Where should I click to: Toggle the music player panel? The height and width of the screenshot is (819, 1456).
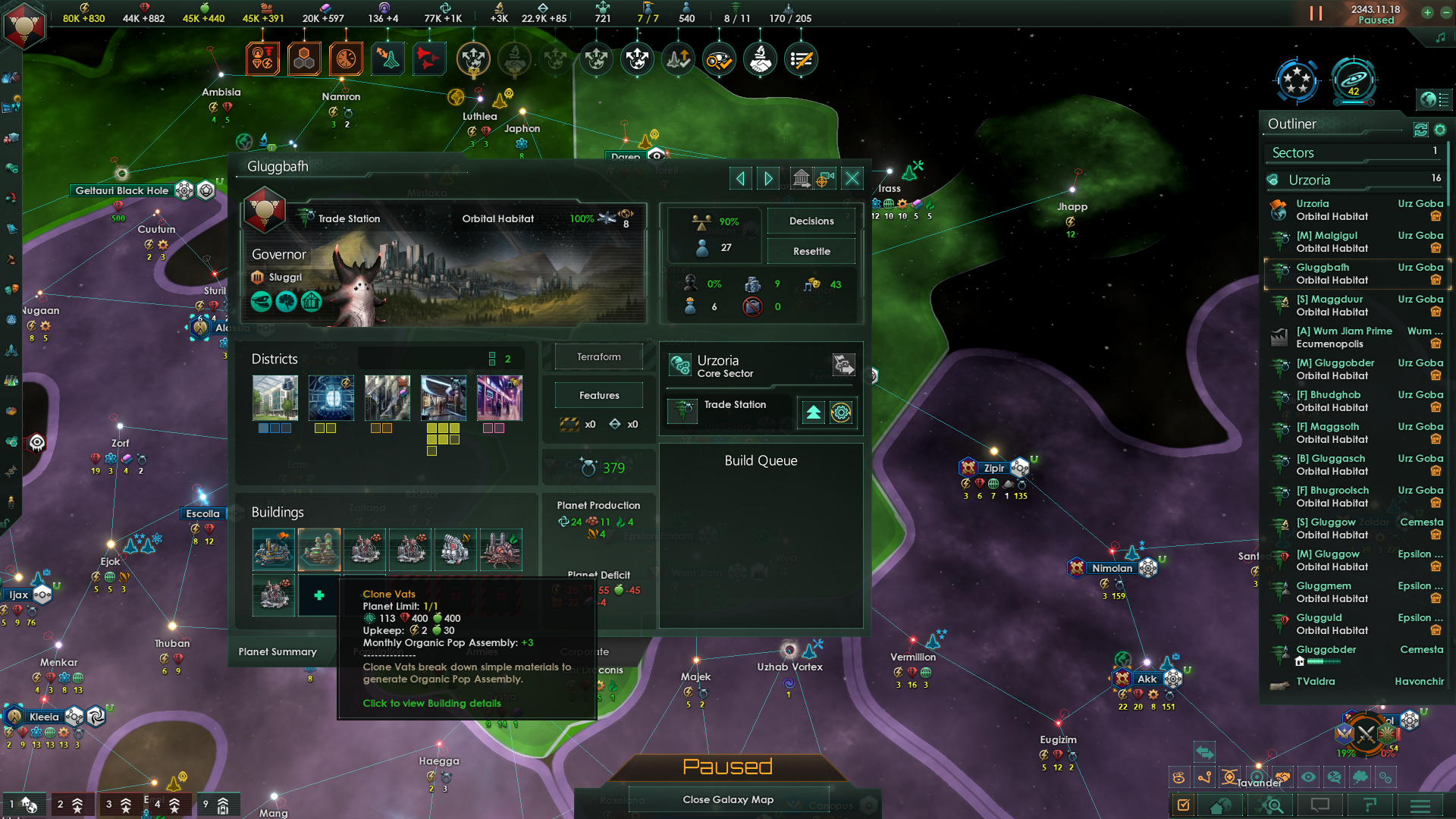(x=1439, y=36)
